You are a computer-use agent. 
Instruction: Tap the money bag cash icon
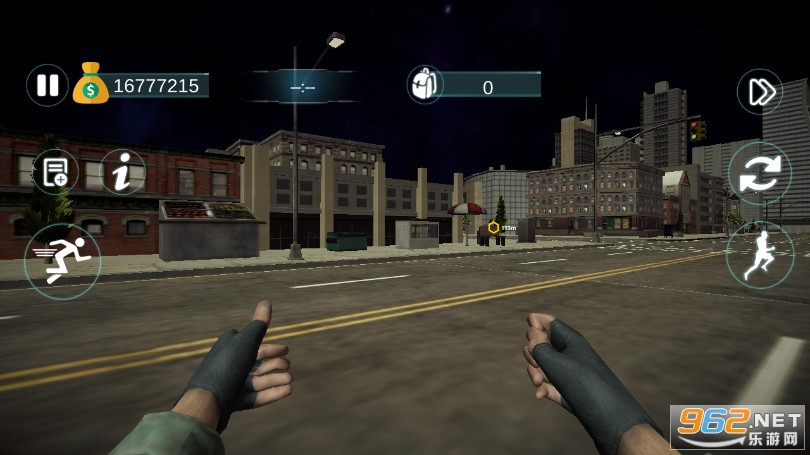click(90, 85)
